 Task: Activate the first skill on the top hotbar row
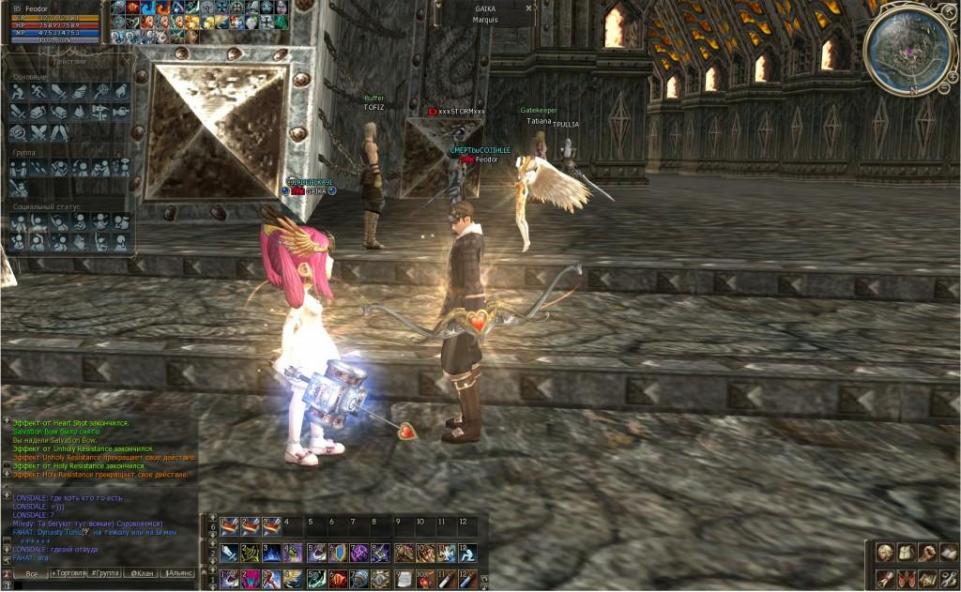(228, 526)
